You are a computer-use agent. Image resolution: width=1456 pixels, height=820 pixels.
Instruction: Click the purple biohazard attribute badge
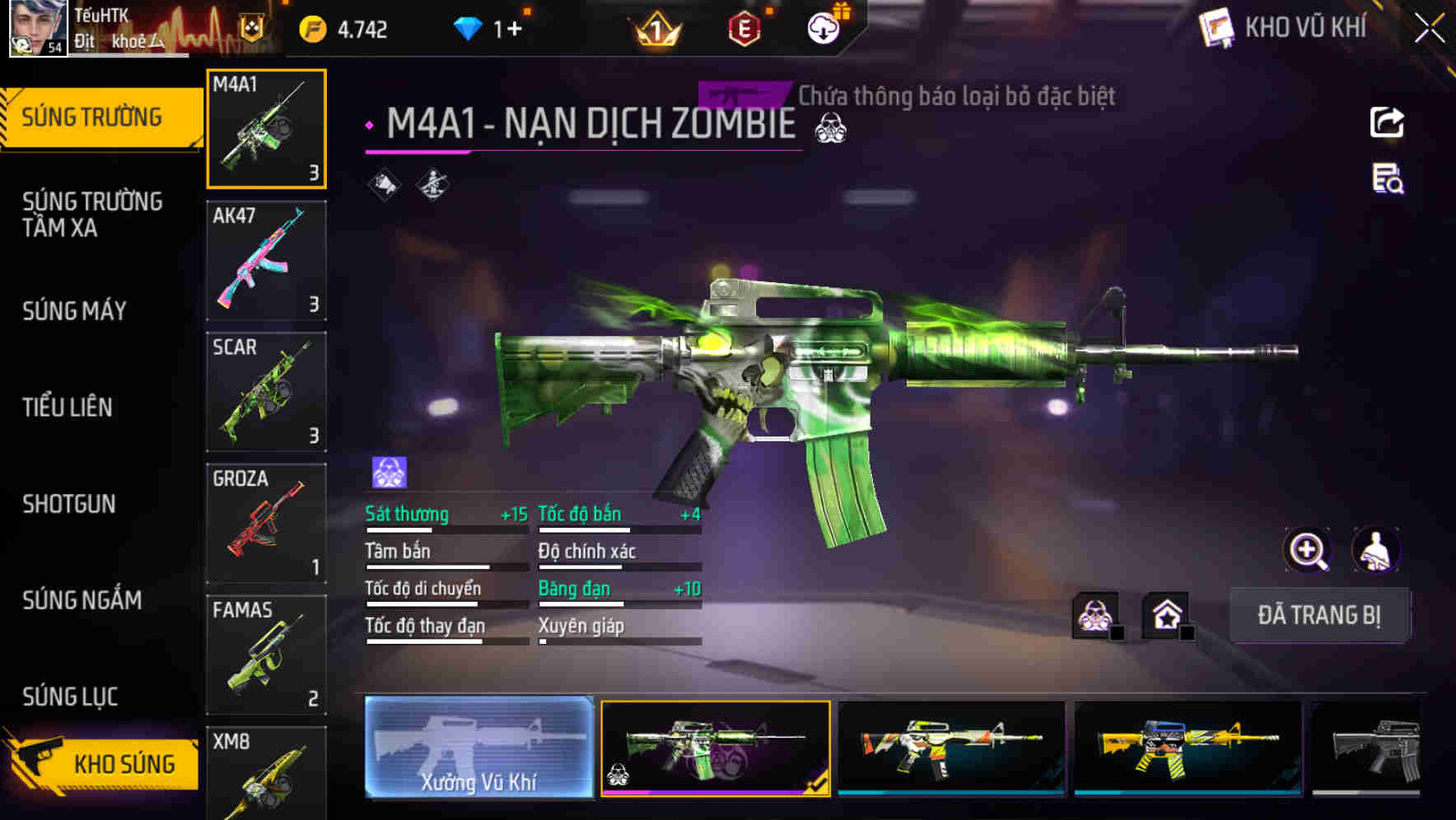[387, 469]
